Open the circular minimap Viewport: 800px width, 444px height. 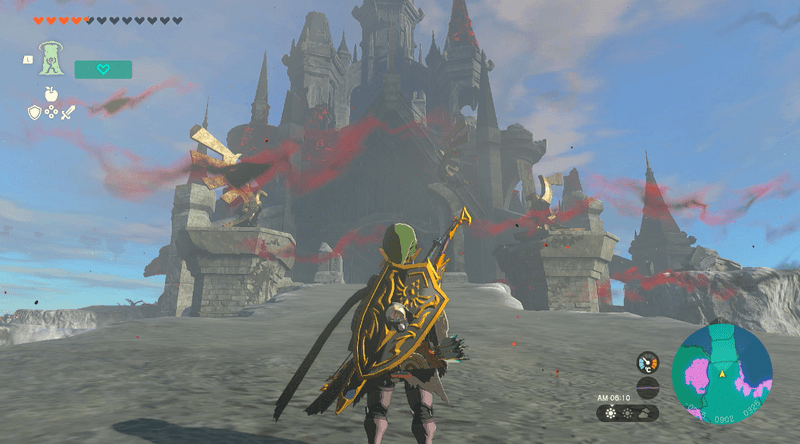click(x=721, y=372)
